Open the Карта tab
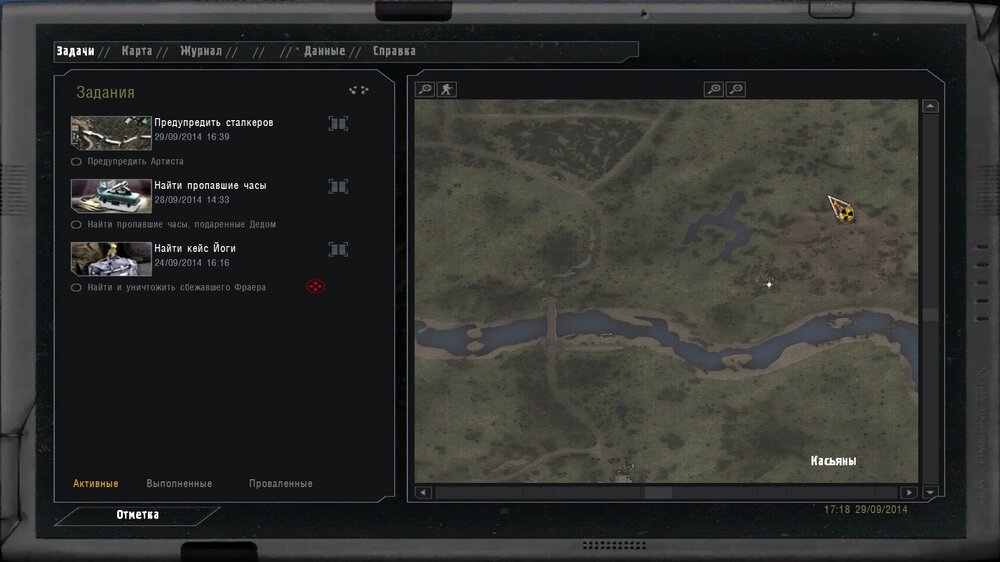The width and height of the screenshot is (1000, 562). click(x=136, y=51)
